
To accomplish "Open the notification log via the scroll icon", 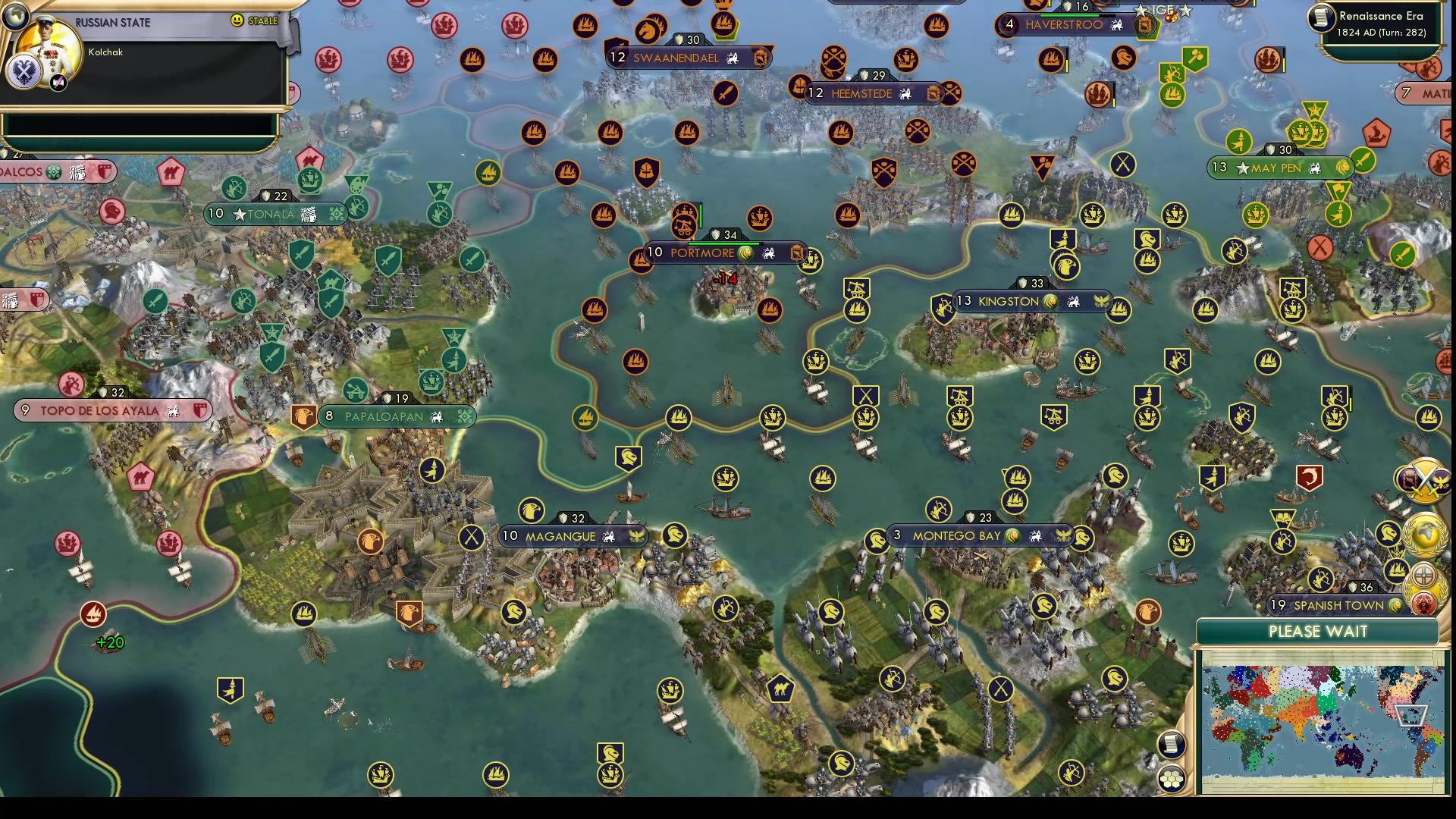I will [1170, 745].
